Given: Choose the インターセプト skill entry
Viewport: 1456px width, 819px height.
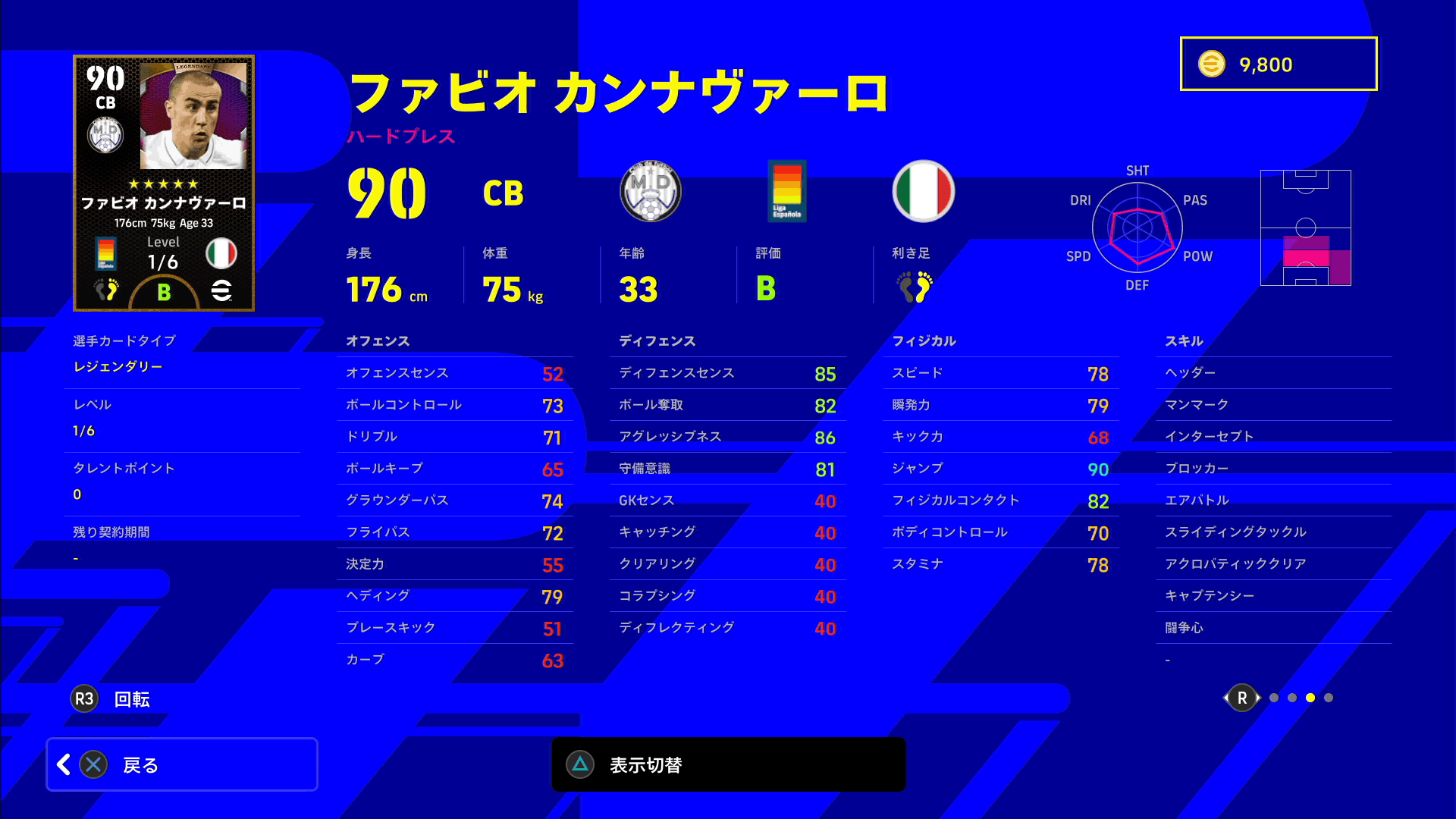Looking at the screenshot, I should (x=1272, y=437).
